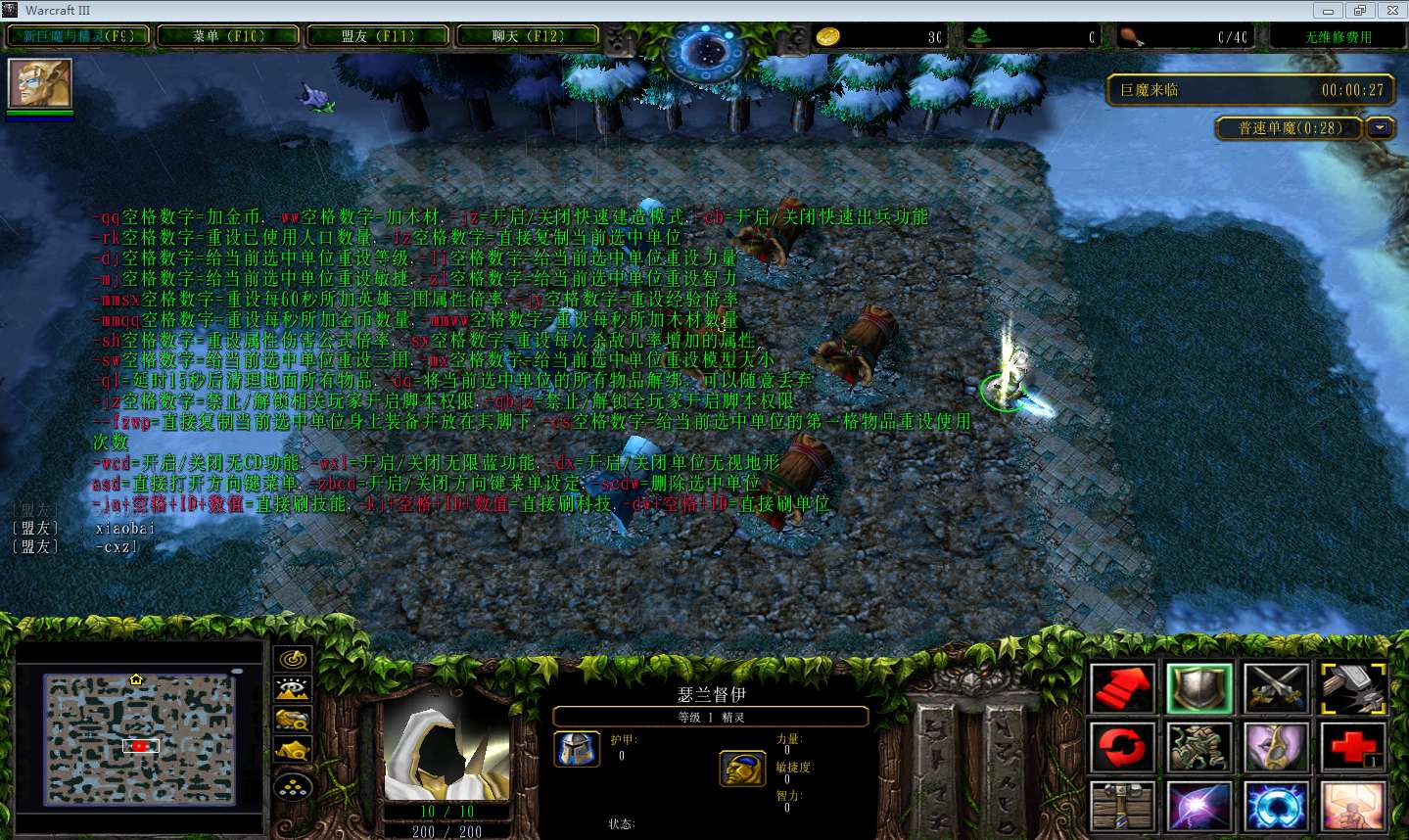
Task: Click the formation toggle button
Action: (x=293, y=785)
